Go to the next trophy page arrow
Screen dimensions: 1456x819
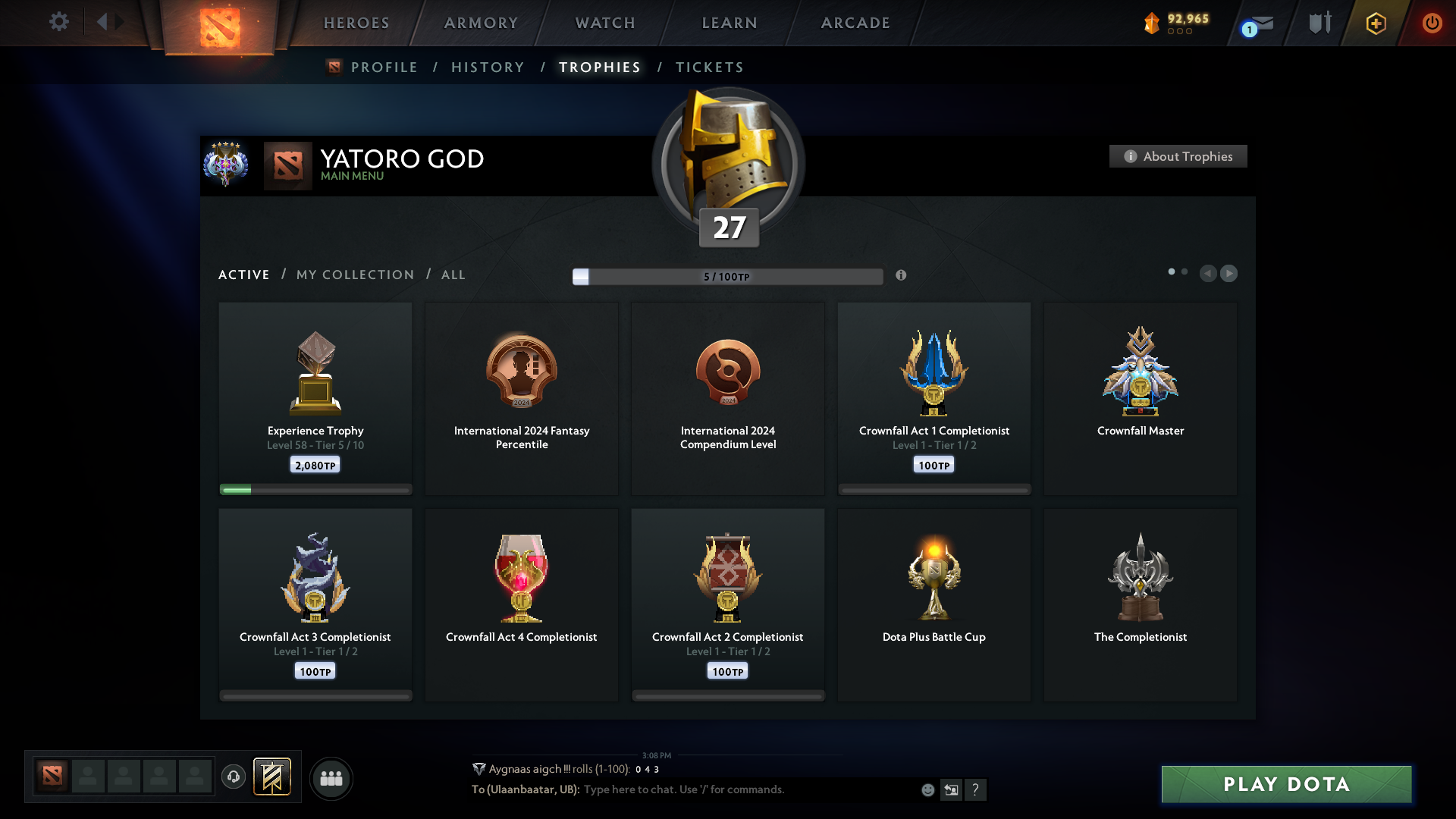[1229, 273]
